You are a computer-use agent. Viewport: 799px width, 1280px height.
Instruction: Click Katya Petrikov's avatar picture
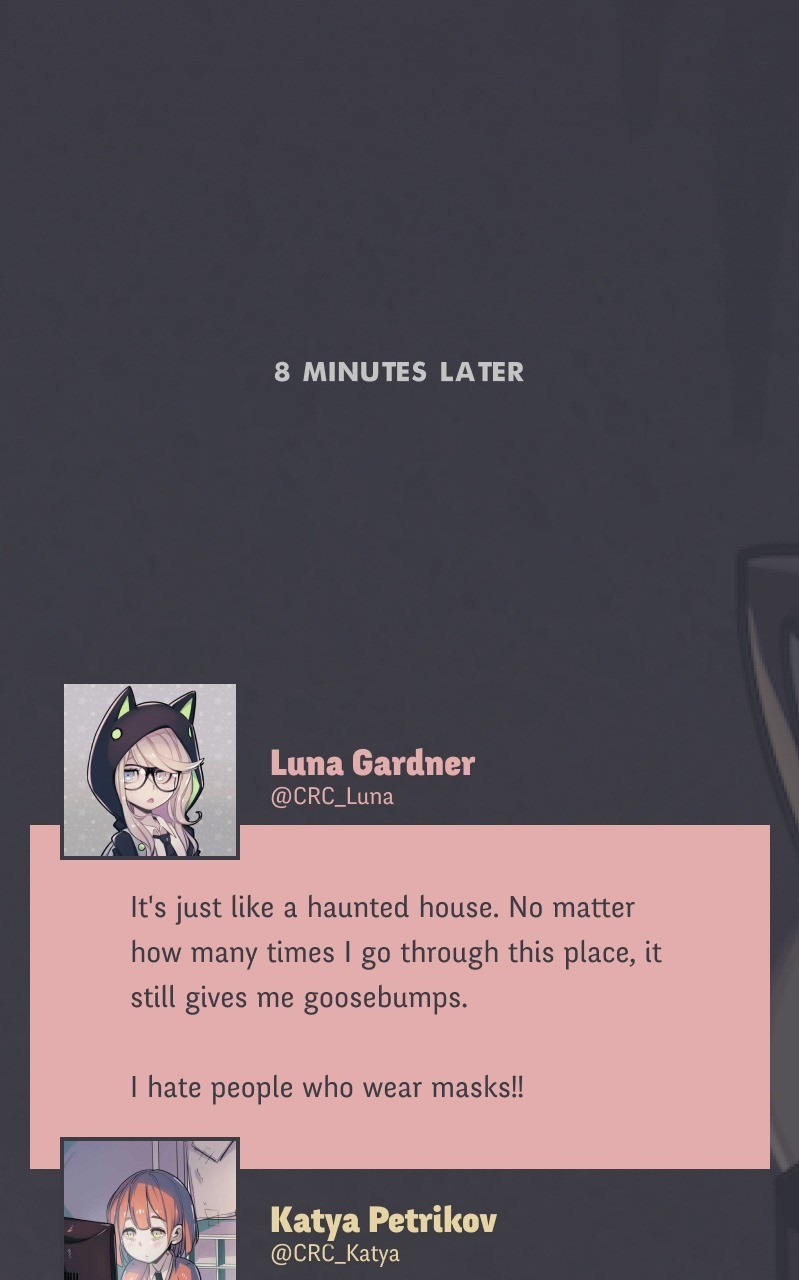150,1212
